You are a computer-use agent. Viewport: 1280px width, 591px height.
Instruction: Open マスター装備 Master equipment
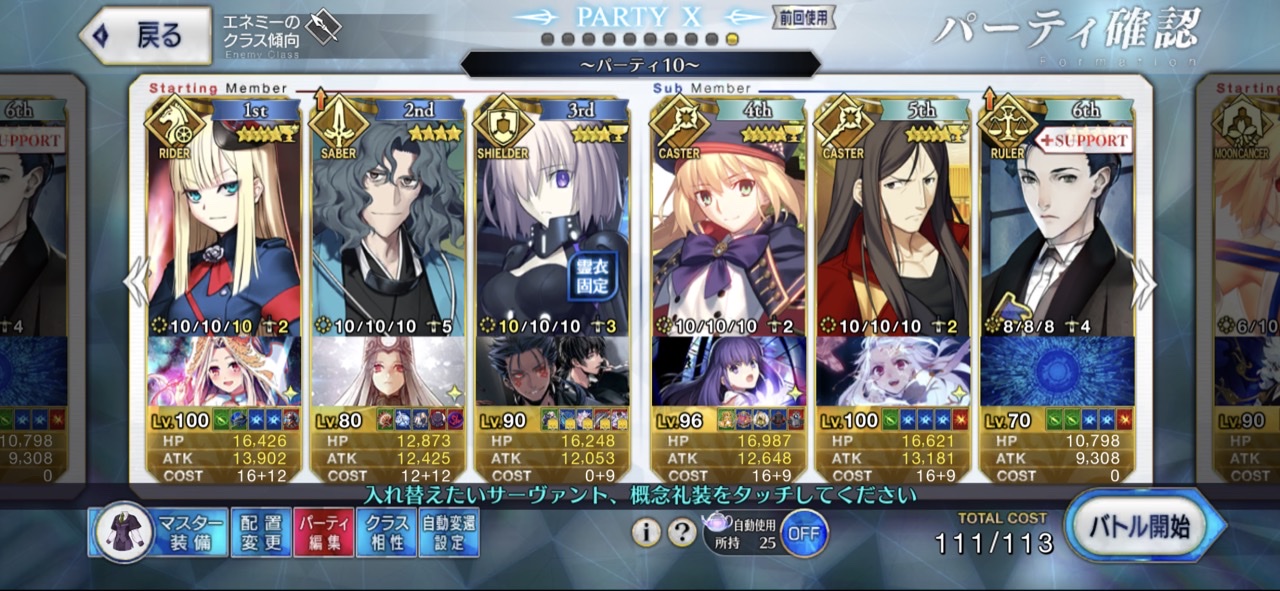point(158,533)
